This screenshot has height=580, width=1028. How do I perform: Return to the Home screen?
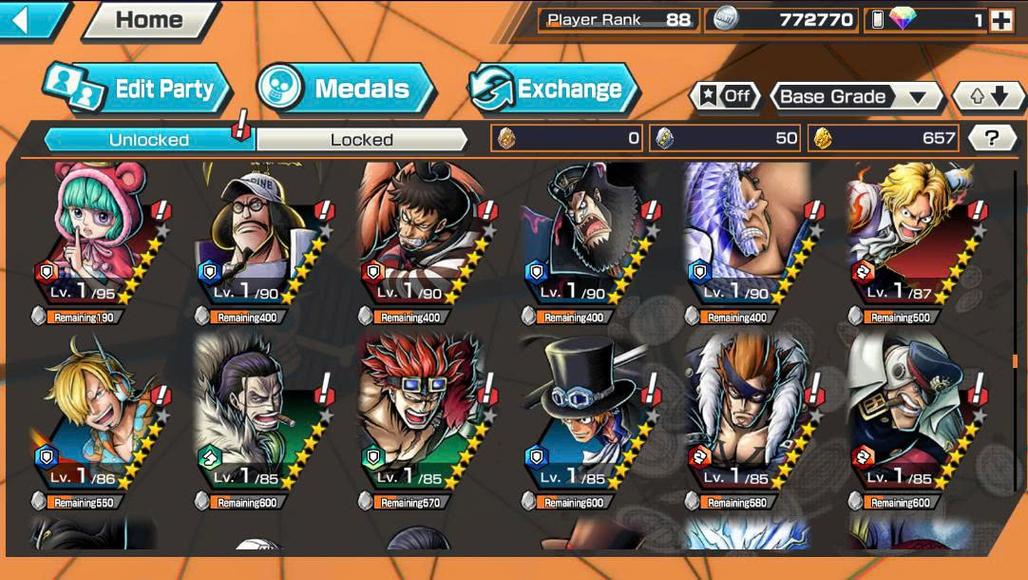150,19
